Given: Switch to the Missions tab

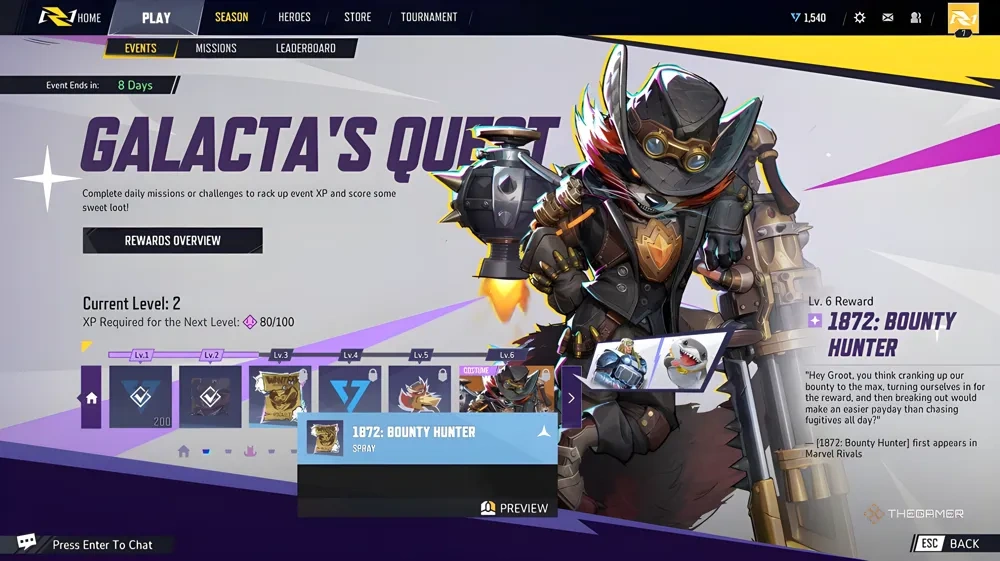Looking at the screenshot, I should click(216, 48).
